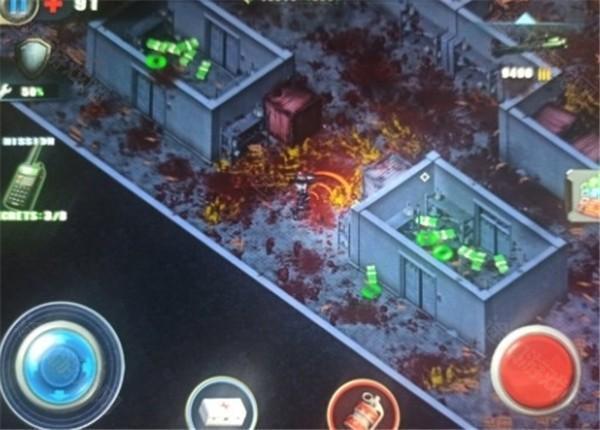Switch weapon via the green gun icon
This screenshot has width=600, height=430.
[x=528, y=42]
